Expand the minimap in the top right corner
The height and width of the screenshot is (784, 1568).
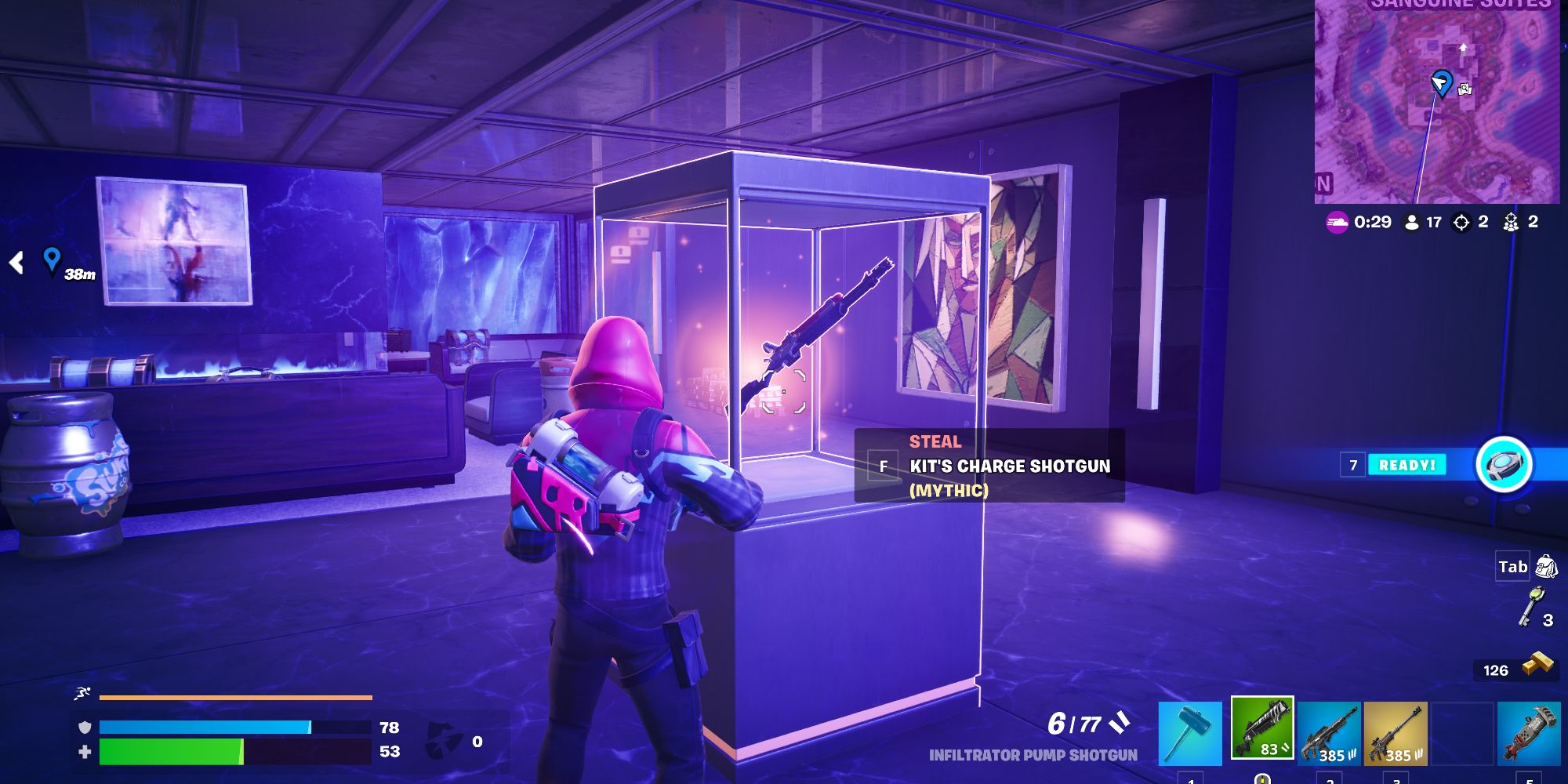click(x=1443, y=102)
